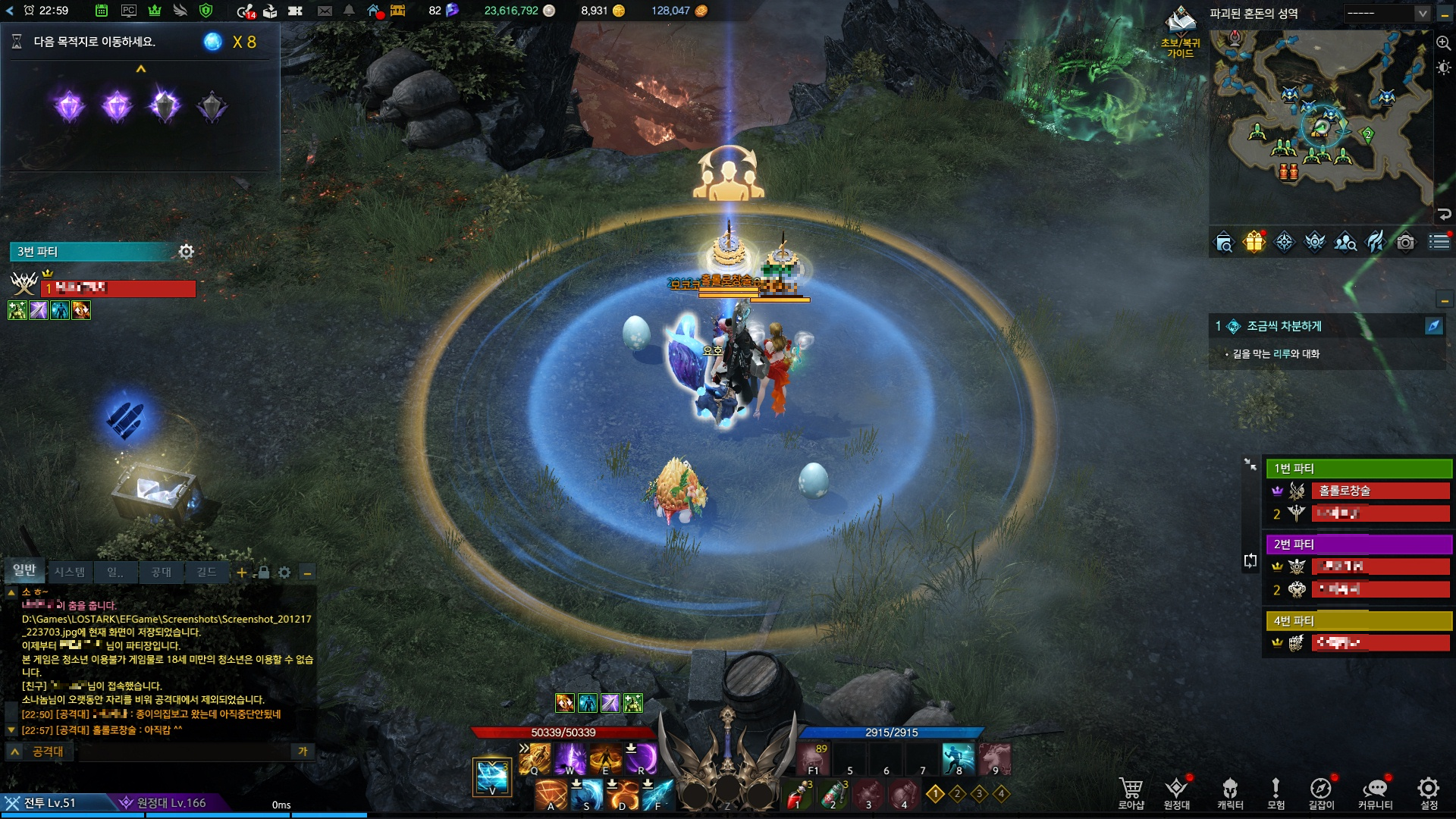This screenshot has width=1456, height=819.
Task: Open the 로아샵 shop menu
Action: coord(1131,792)
